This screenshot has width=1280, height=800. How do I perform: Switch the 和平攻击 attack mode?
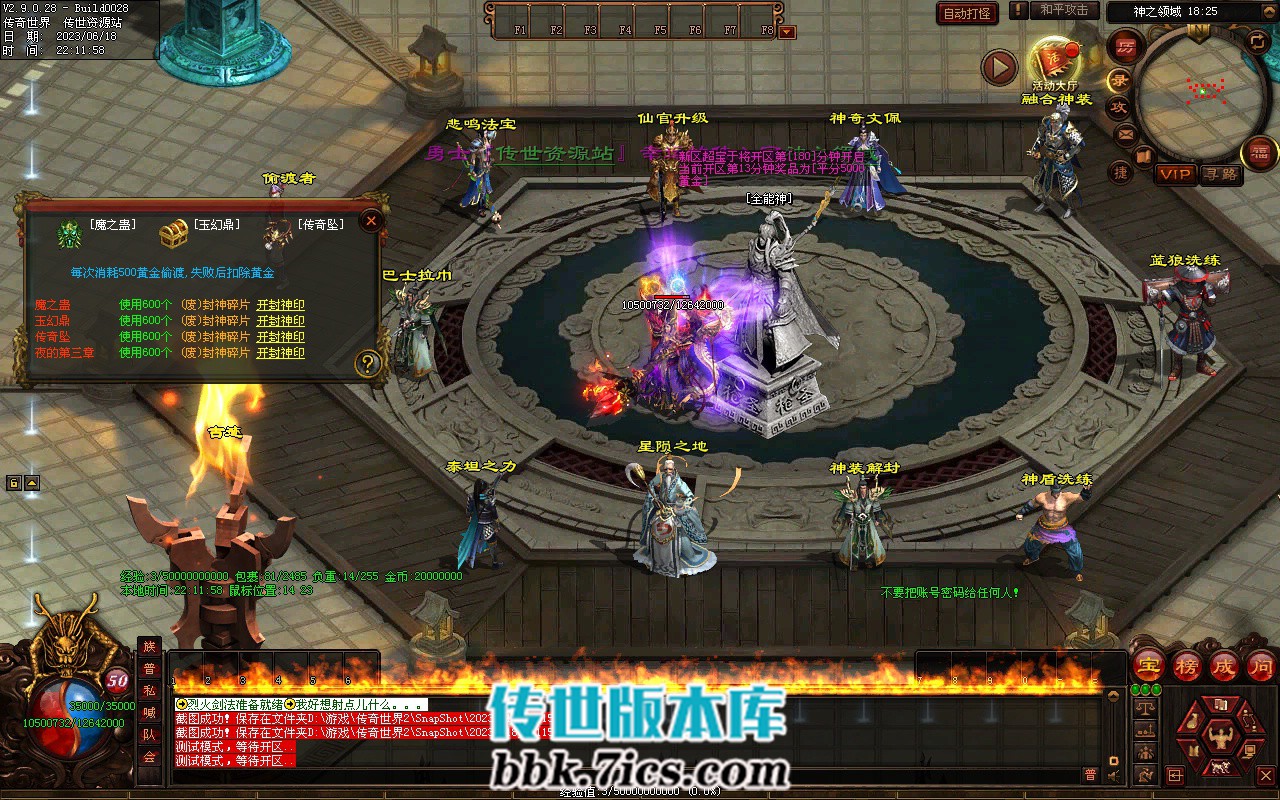coord(1063,10)
